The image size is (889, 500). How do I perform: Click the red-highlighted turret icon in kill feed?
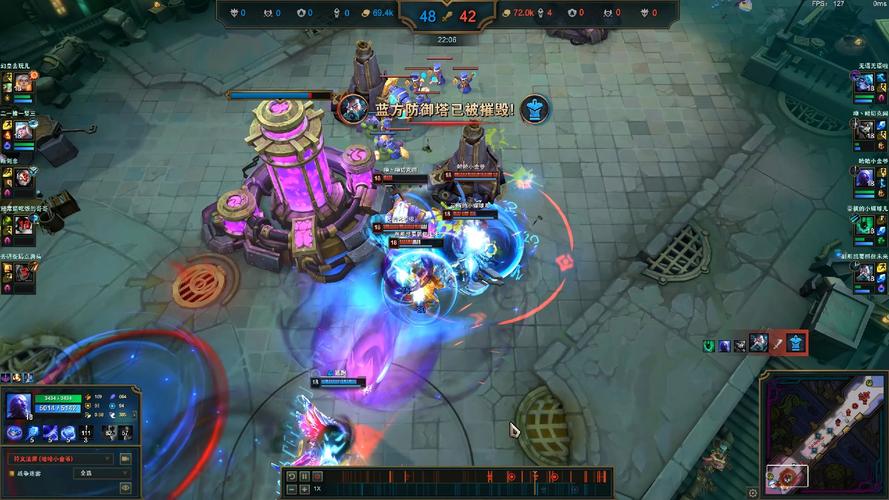[794, 343]
